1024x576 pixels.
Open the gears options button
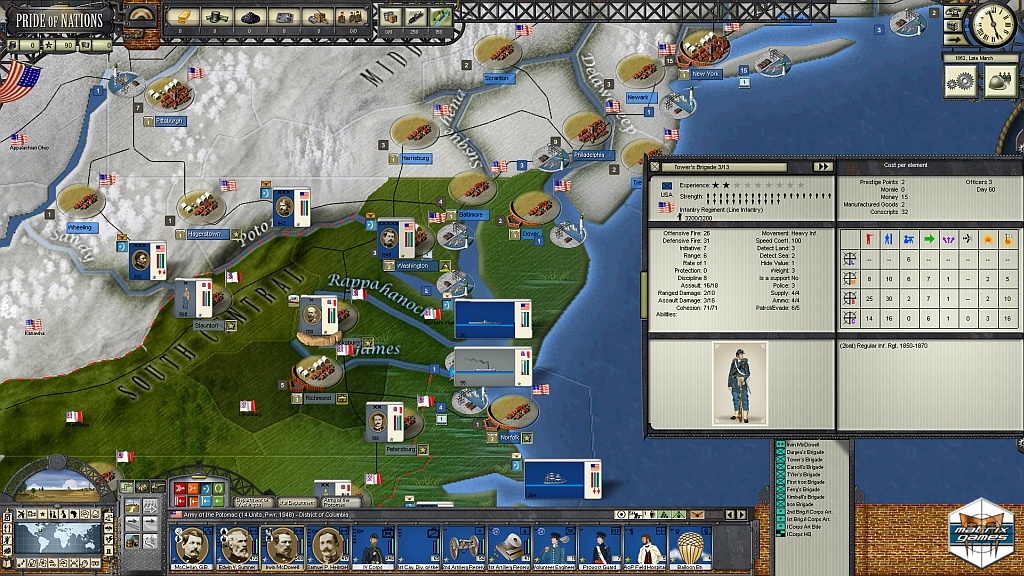(x=962, y=84)
